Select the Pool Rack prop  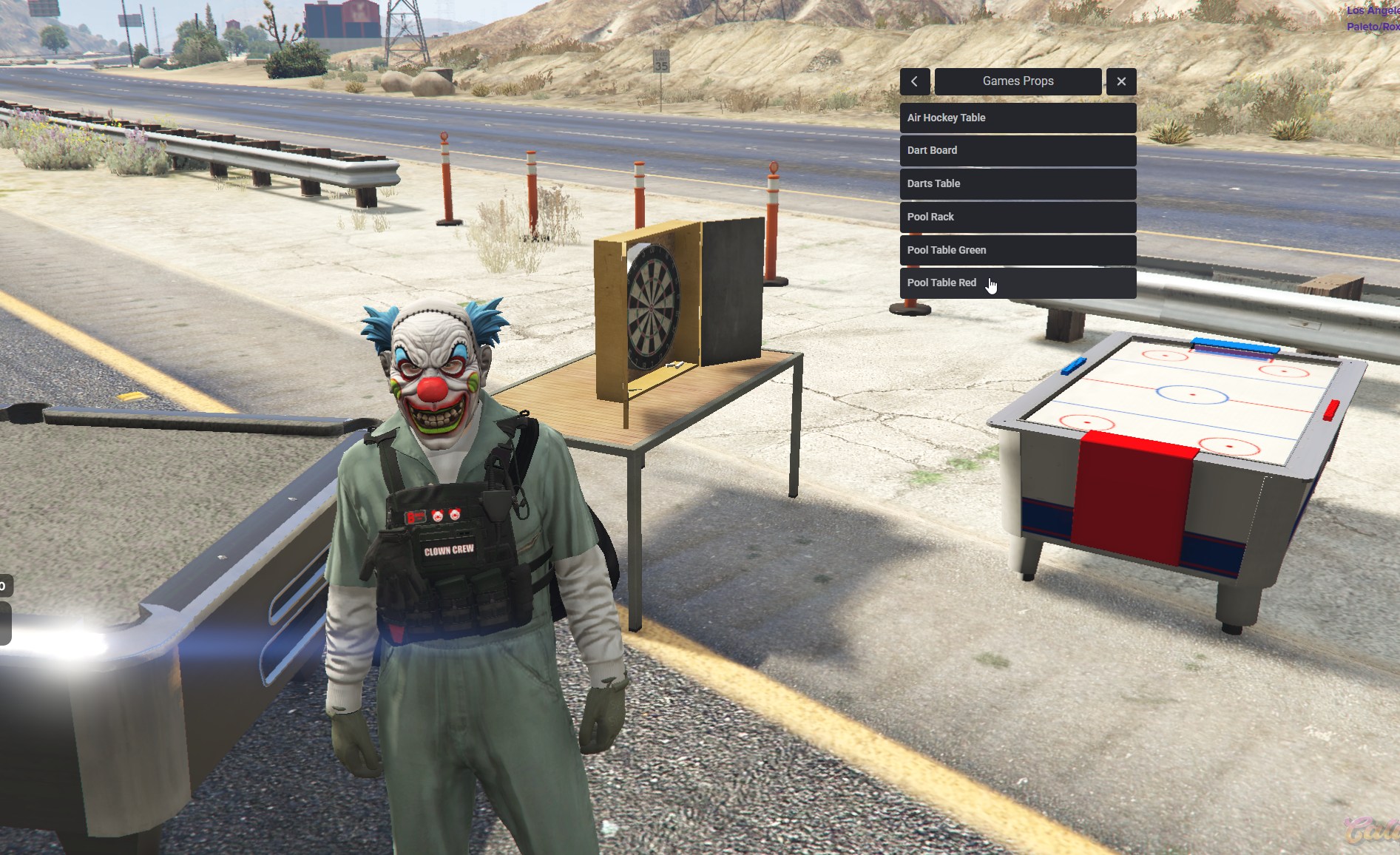[1018, 217]
